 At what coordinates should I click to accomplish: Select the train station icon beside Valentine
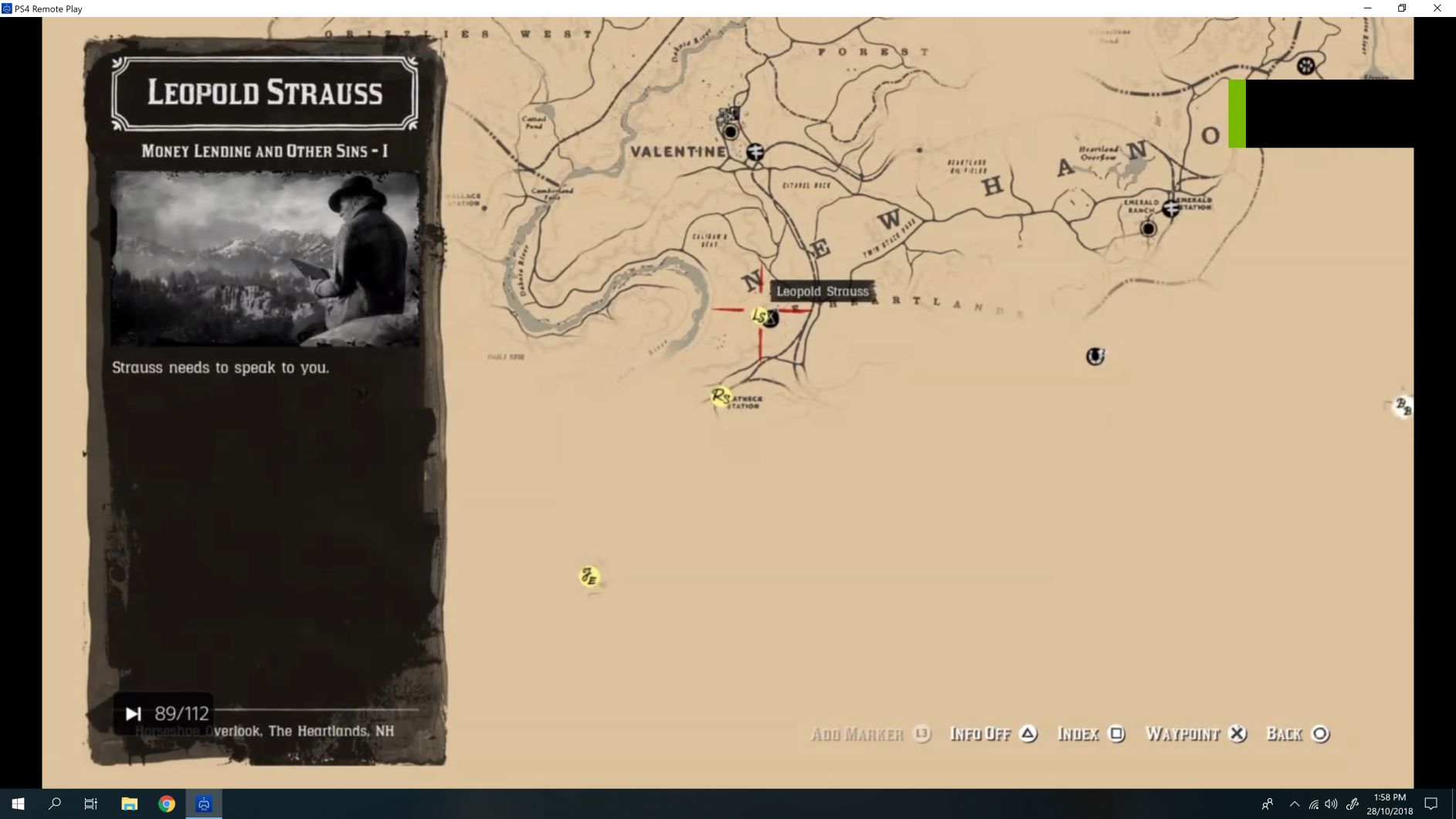coord(755,152)
